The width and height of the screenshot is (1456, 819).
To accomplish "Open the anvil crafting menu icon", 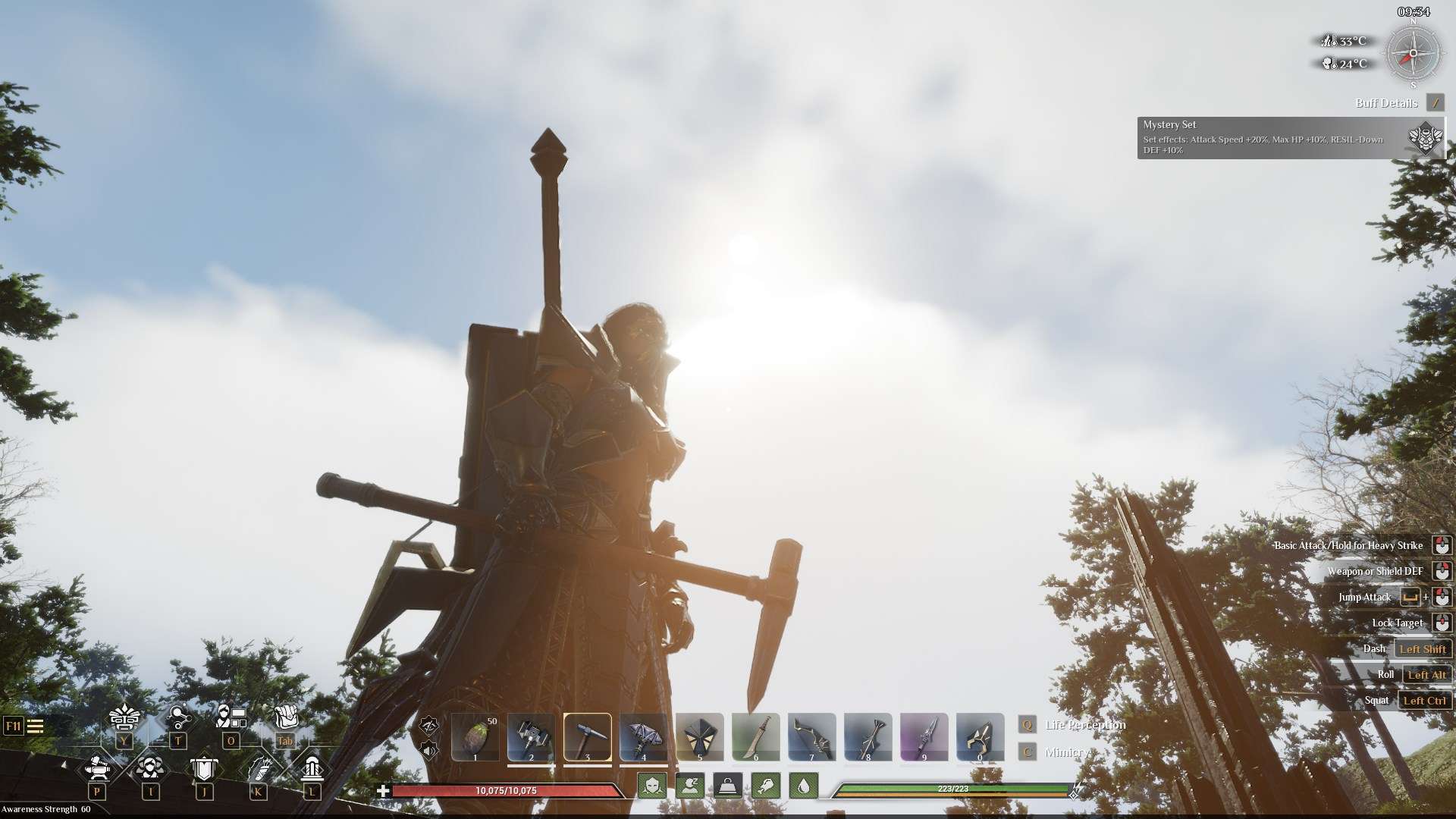I will pos(97,768).
